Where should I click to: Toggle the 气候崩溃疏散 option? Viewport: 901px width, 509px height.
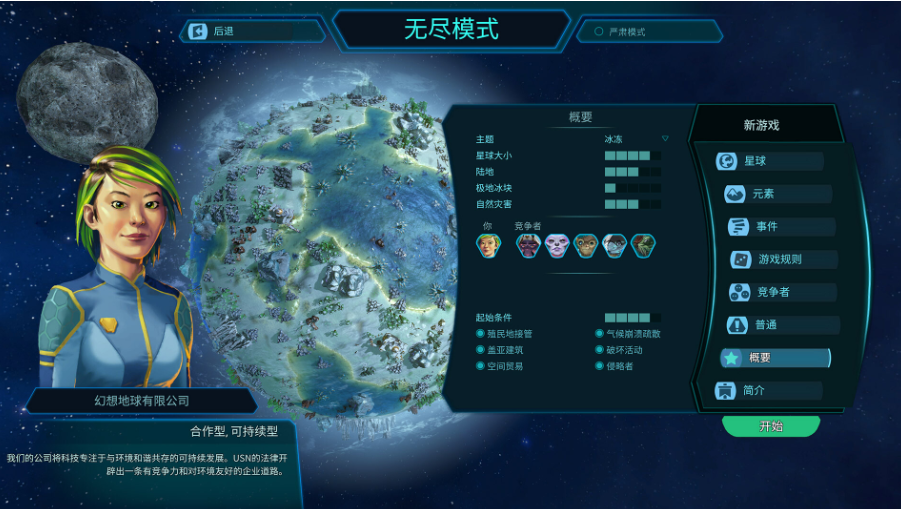pyautogui.click(x=600, y=334)
